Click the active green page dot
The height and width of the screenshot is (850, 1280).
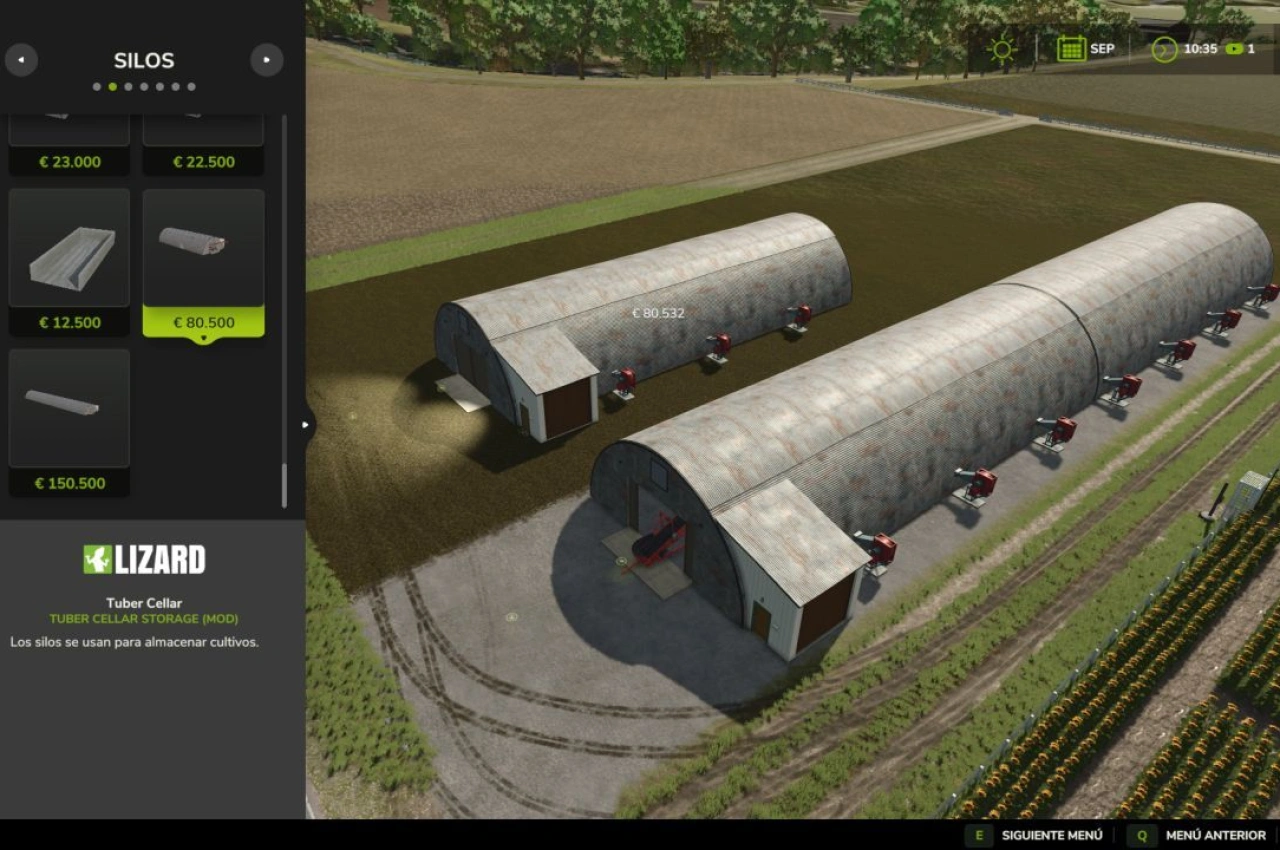(112, 86)
